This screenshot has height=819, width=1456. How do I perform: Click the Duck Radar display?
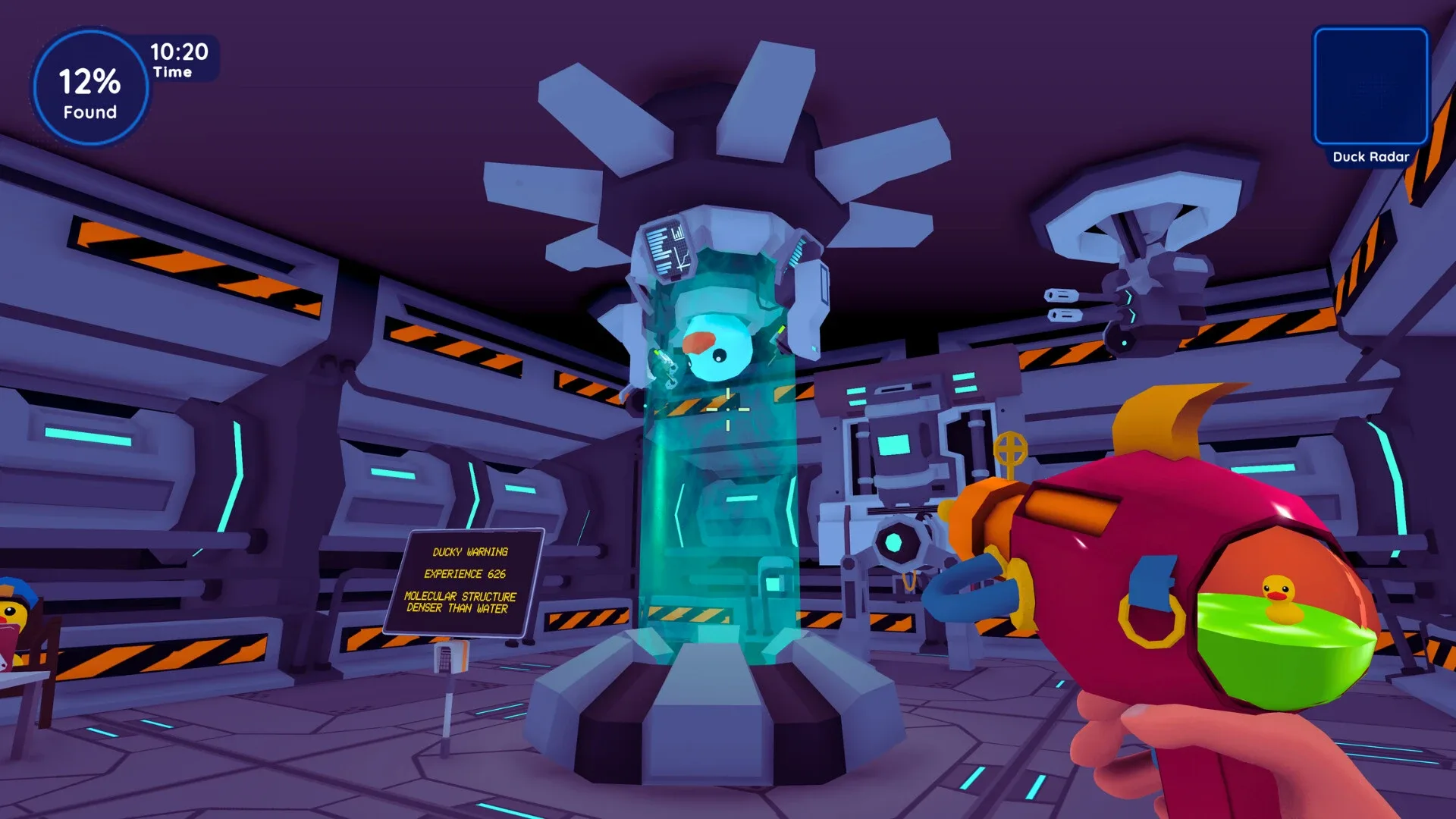pos(1371,85)
